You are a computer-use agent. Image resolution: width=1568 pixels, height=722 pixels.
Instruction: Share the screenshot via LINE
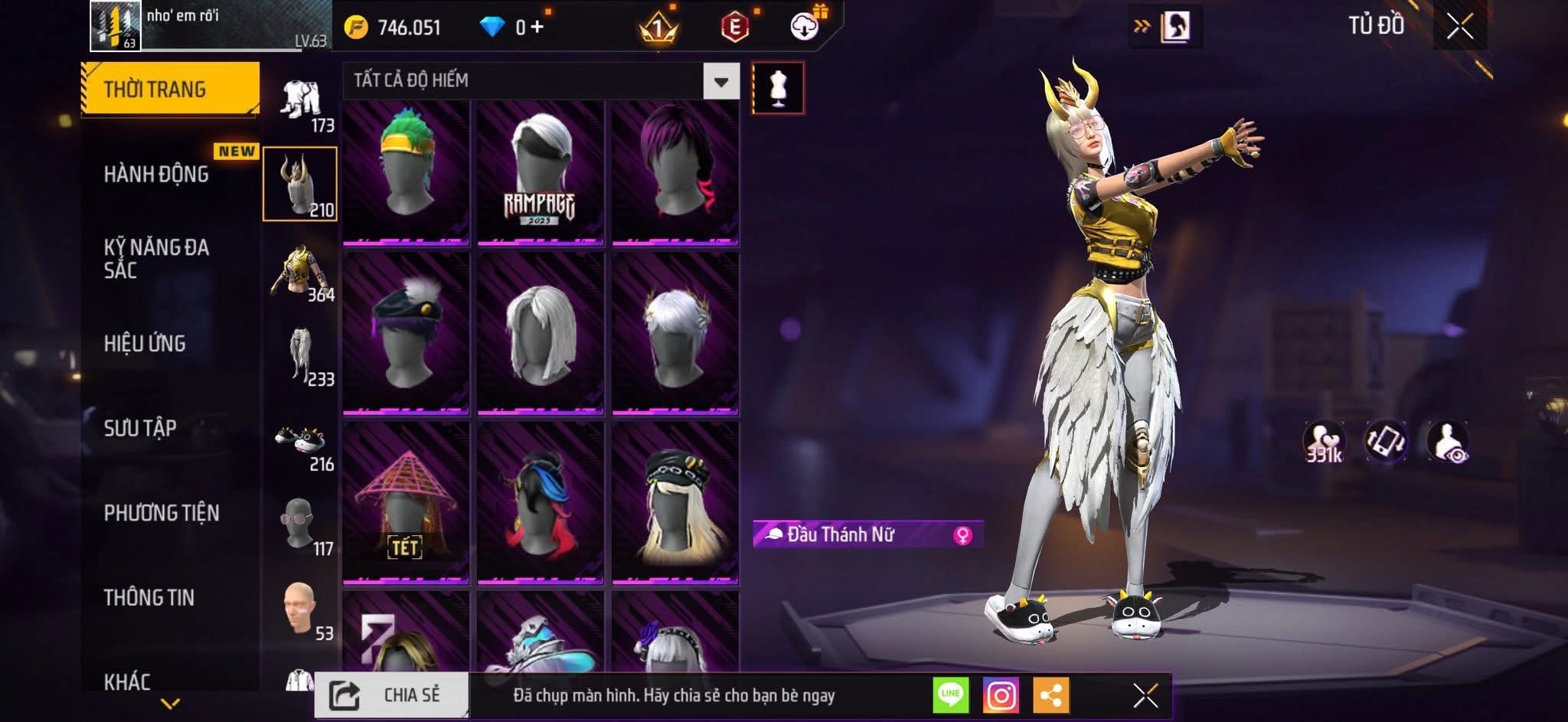(x=950, y=695)
